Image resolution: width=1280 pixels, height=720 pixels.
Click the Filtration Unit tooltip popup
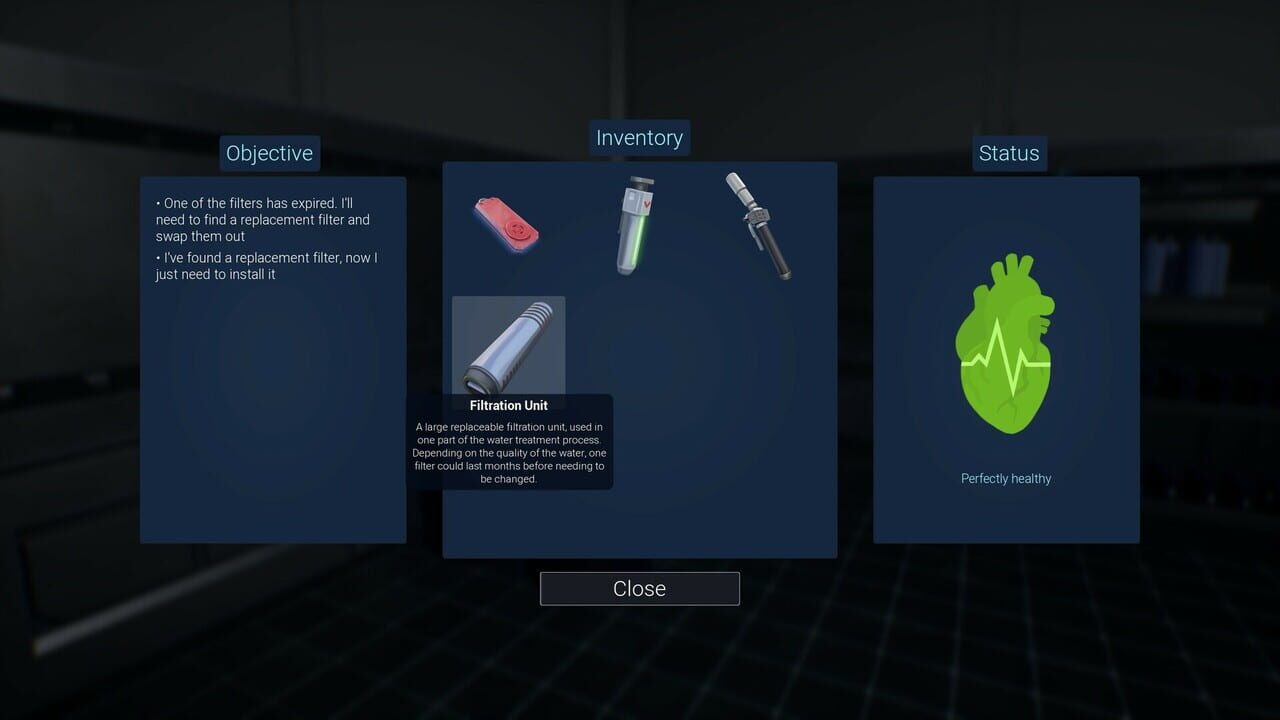(510, 440)
